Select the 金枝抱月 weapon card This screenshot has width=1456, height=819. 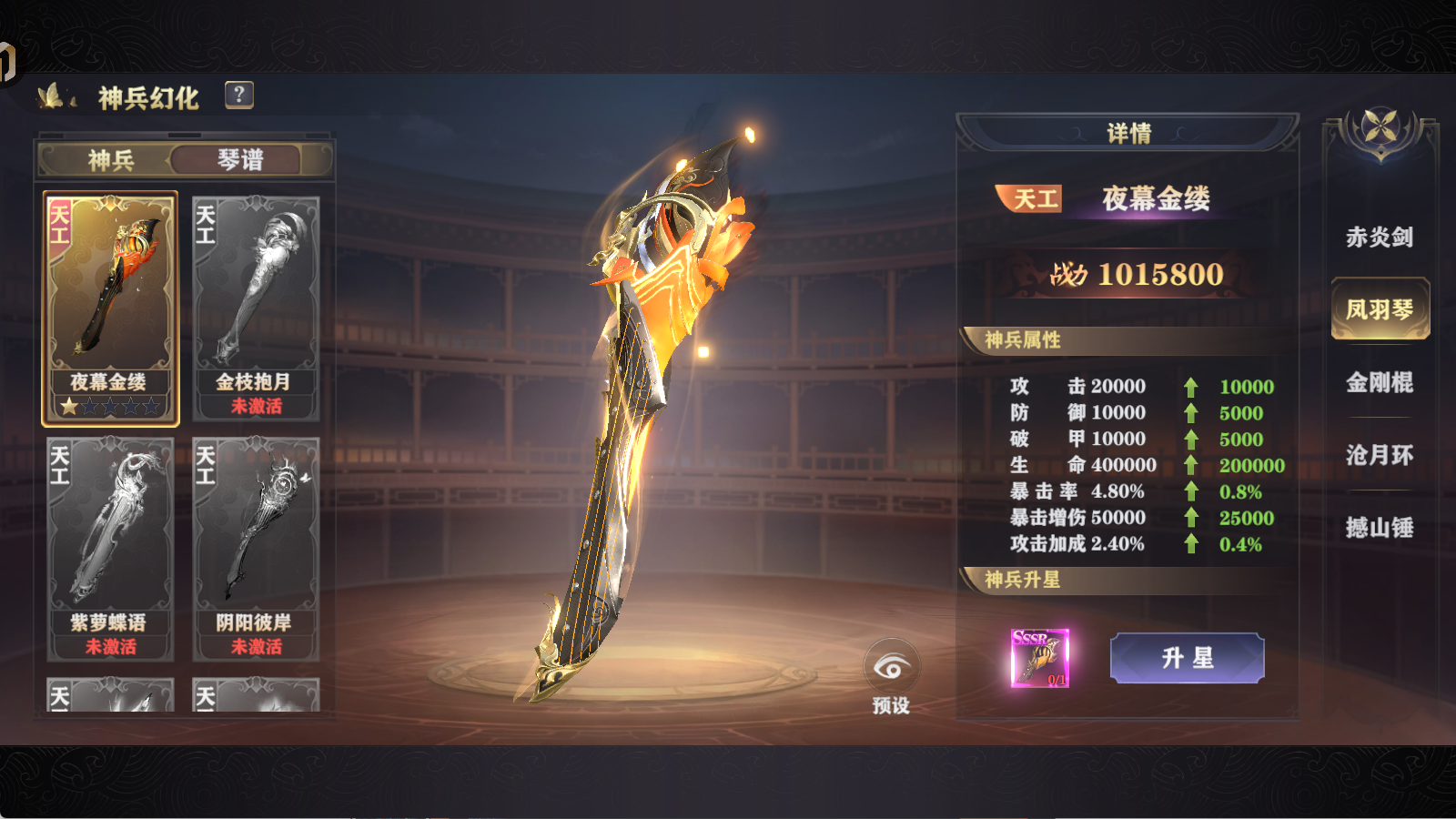[256, 308]
